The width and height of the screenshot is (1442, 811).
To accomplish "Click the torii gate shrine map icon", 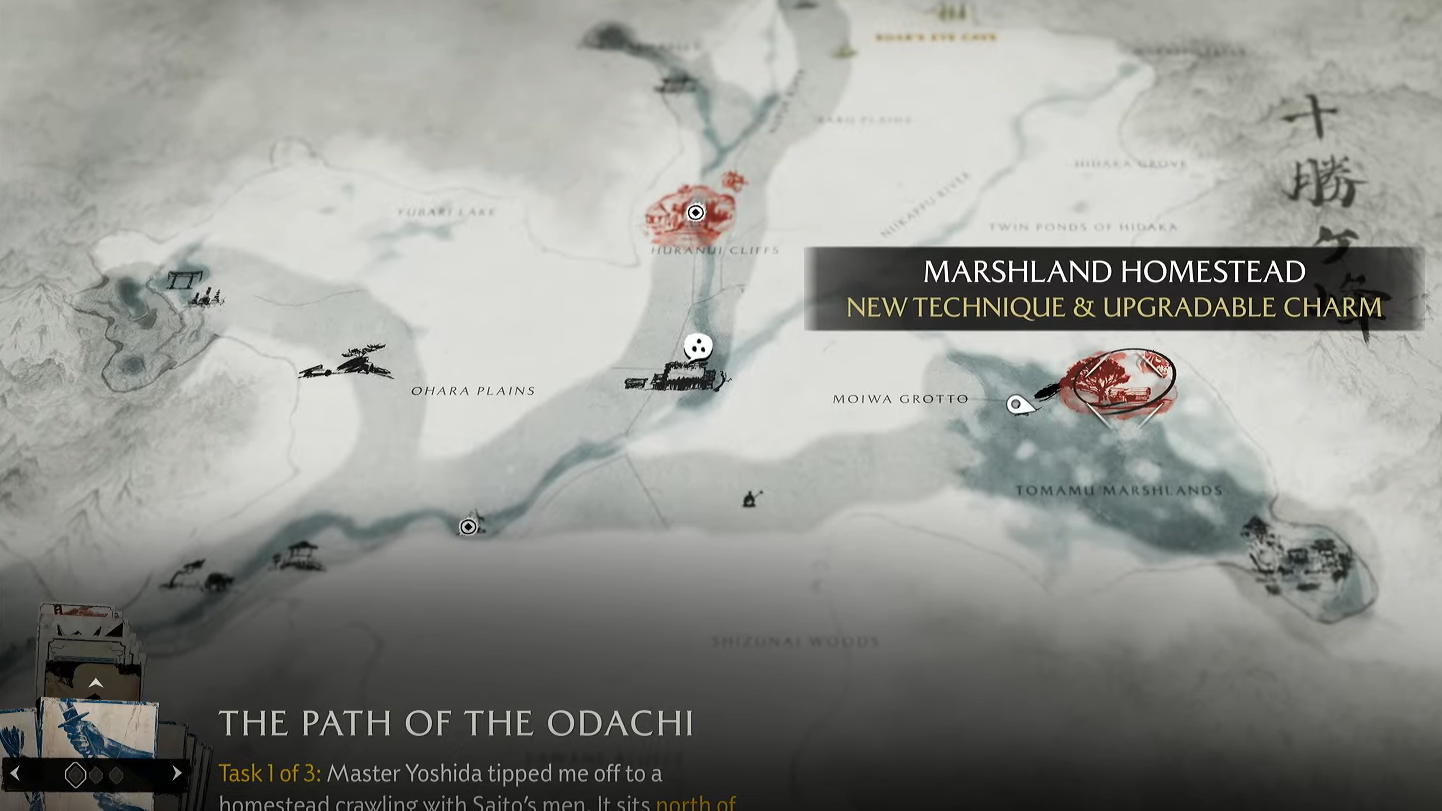I will (x=186, y=280).
